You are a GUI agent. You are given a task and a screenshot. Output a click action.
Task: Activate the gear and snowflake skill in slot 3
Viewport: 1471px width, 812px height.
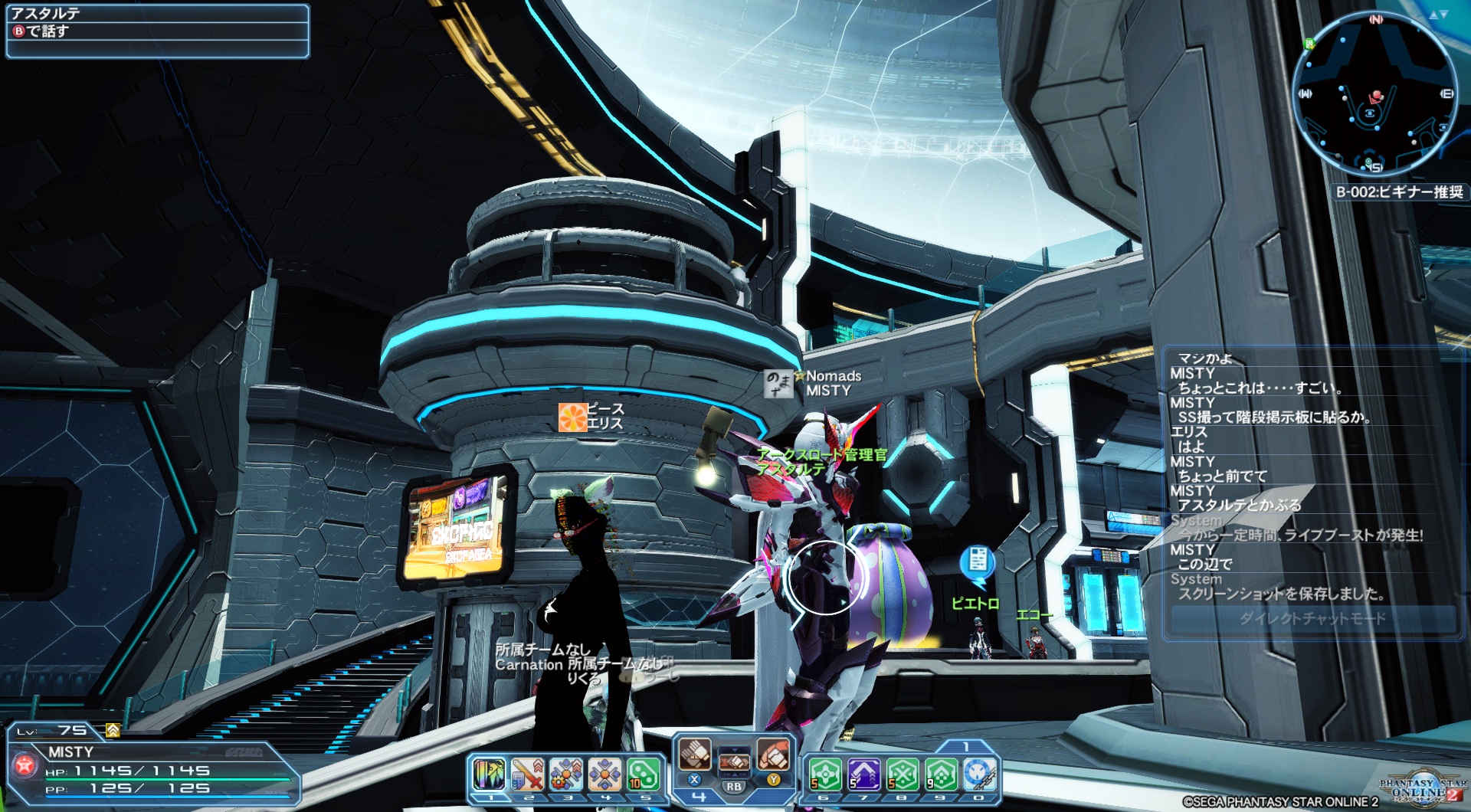[x=566, y=774]
